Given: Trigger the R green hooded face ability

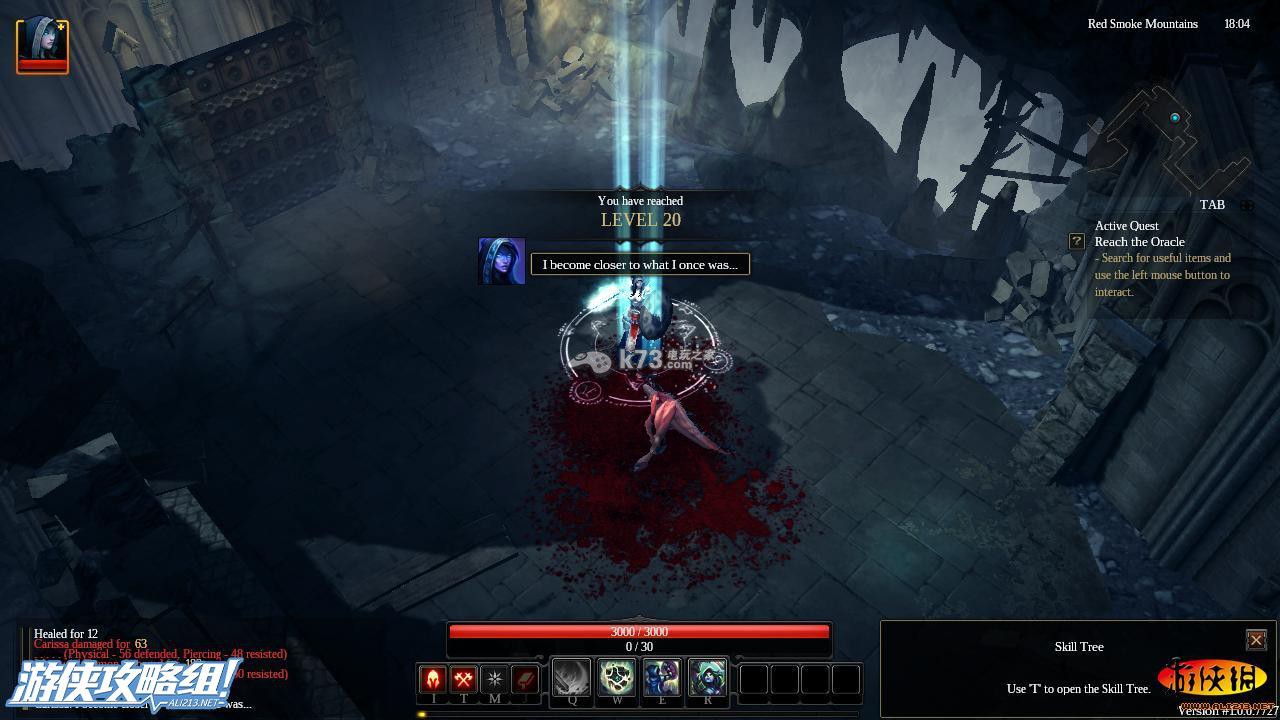Looking at the screenshot, I should pyautogui.click(x=707, y=679).
